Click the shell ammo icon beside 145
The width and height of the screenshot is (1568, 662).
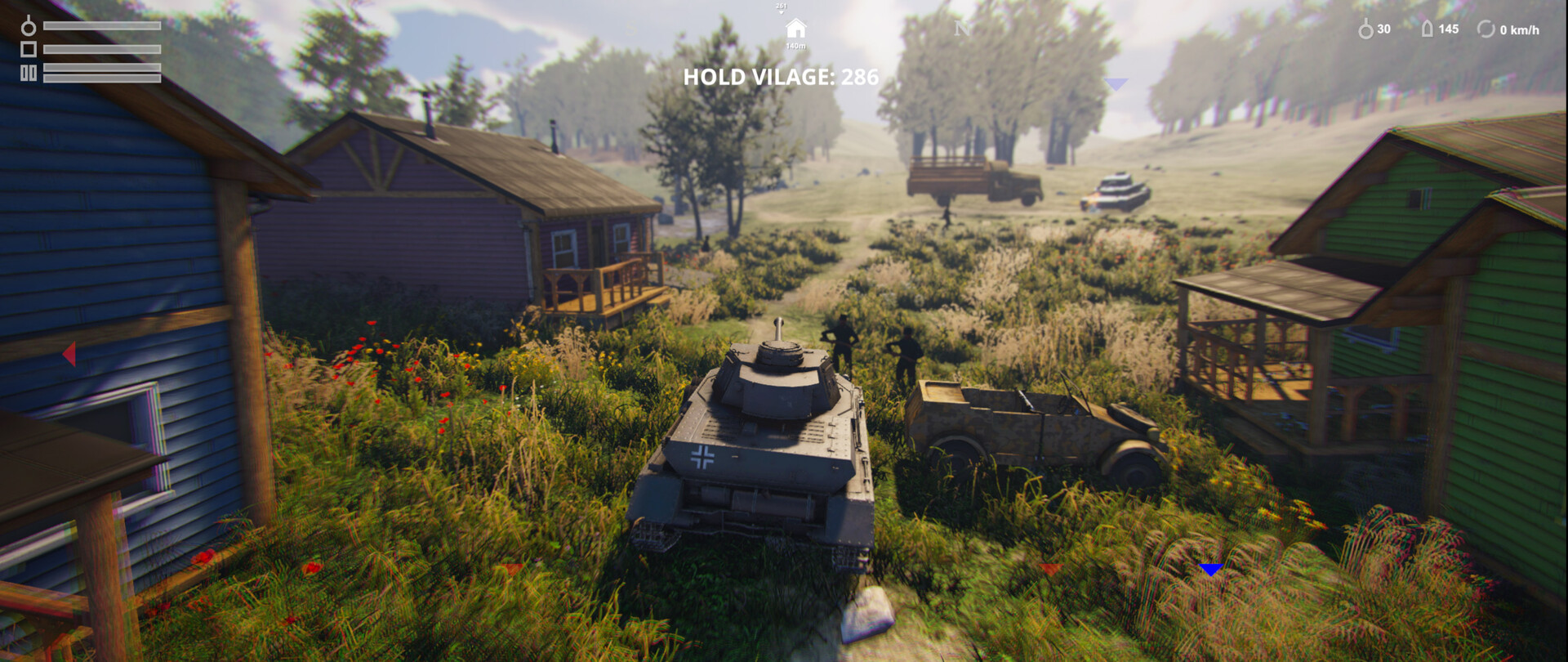click(1427, 28)
